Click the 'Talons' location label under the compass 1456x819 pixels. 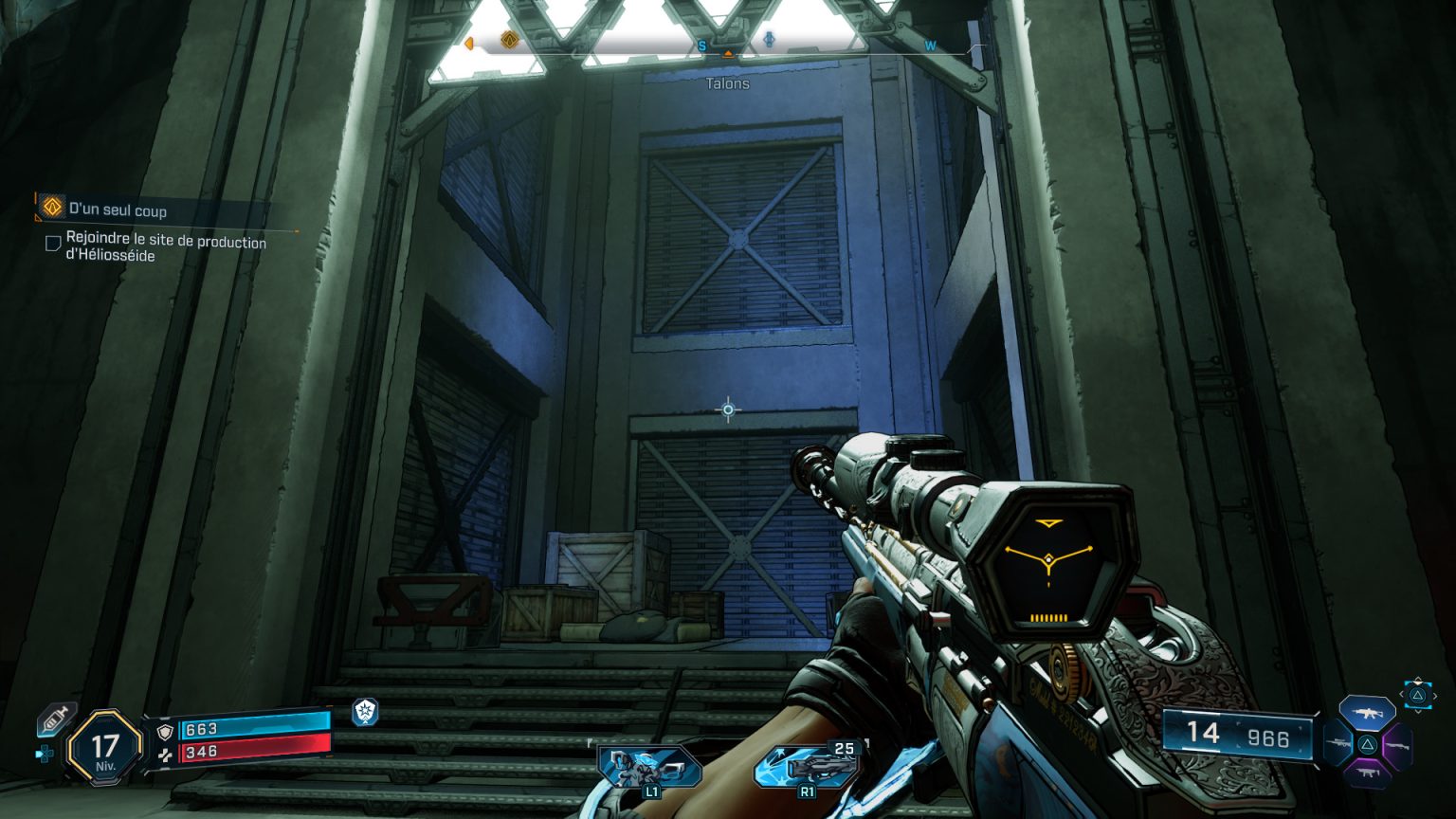(x=728, y=84)
